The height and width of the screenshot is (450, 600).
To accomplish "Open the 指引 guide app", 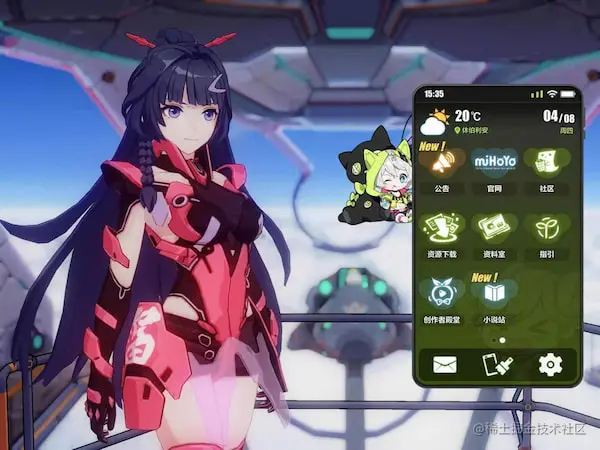I will click(547, 227).
